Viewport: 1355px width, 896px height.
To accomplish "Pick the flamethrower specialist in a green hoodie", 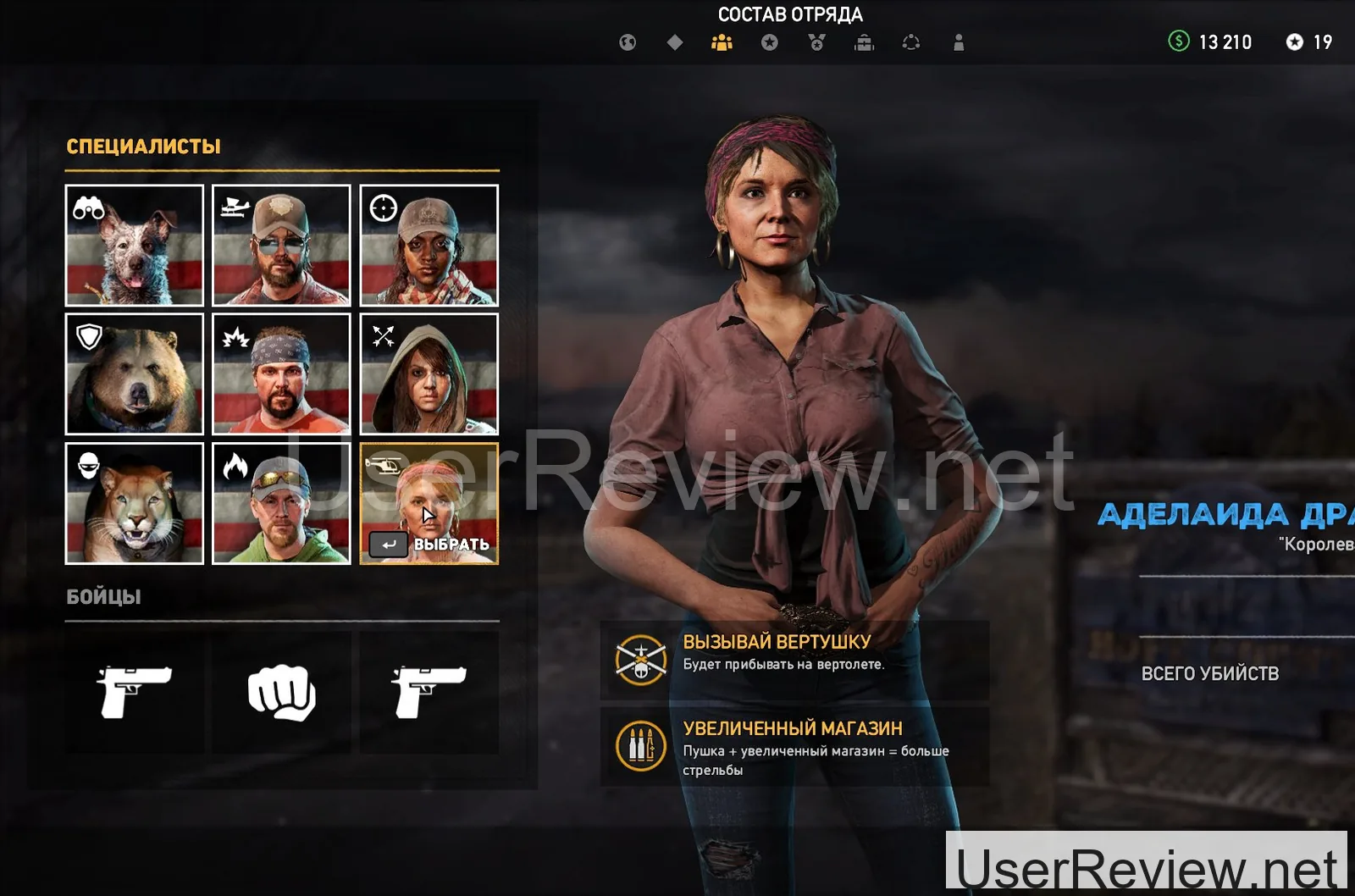I will (281, 503).
